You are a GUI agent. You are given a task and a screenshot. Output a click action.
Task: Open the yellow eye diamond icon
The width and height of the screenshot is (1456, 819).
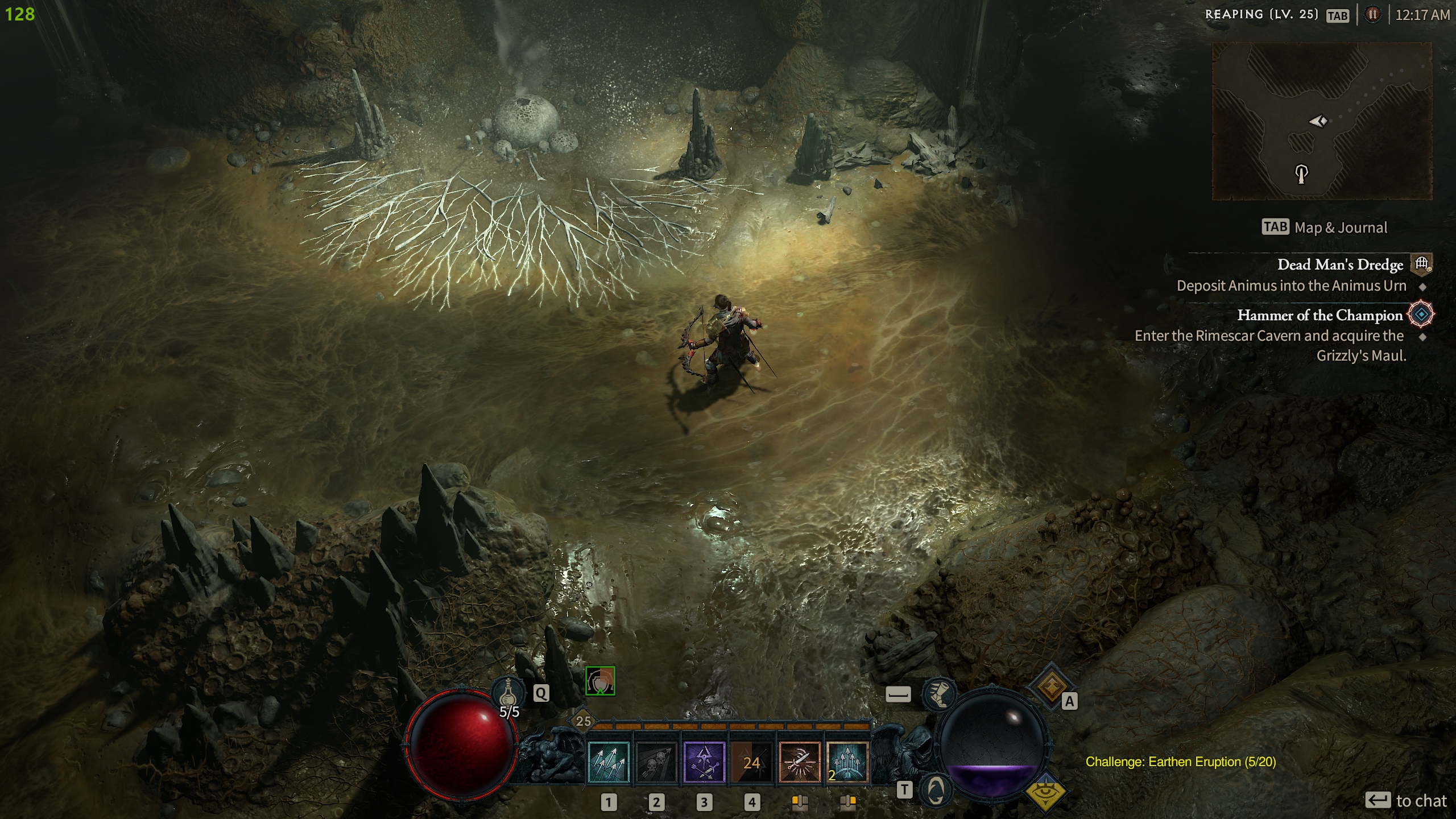[1045, 792]
